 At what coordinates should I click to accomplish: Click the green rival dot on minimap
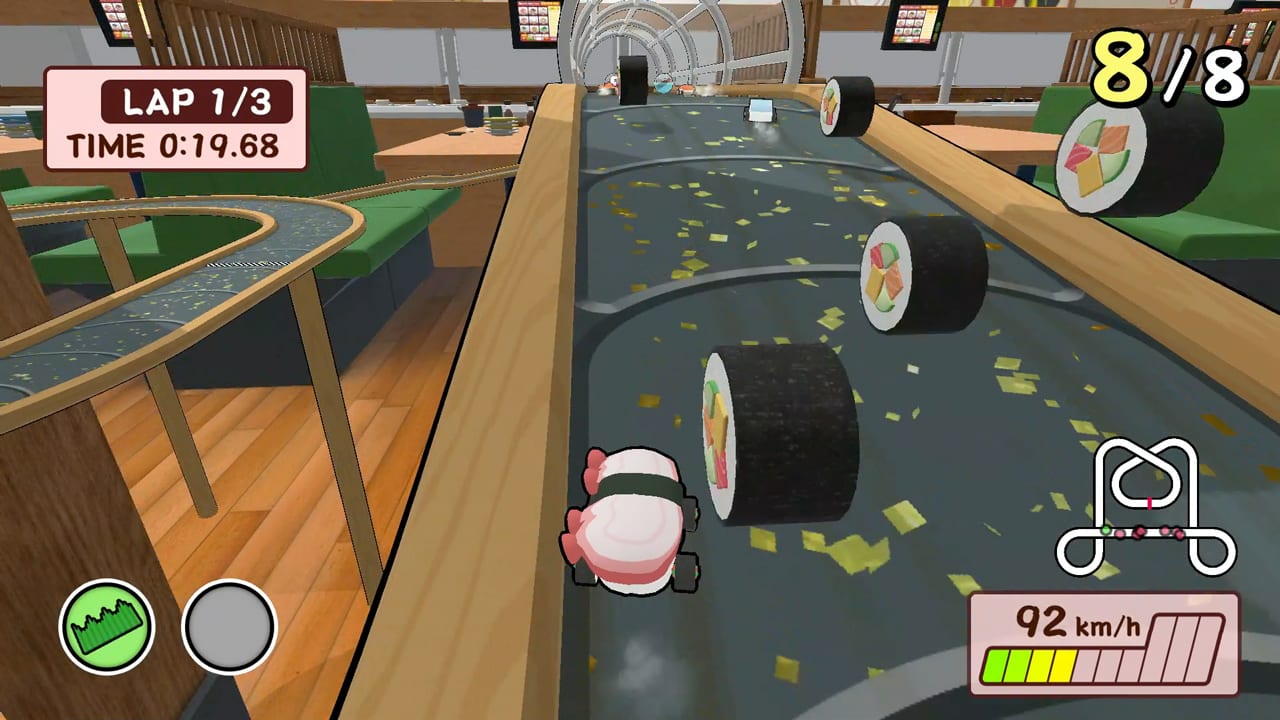1105,530
